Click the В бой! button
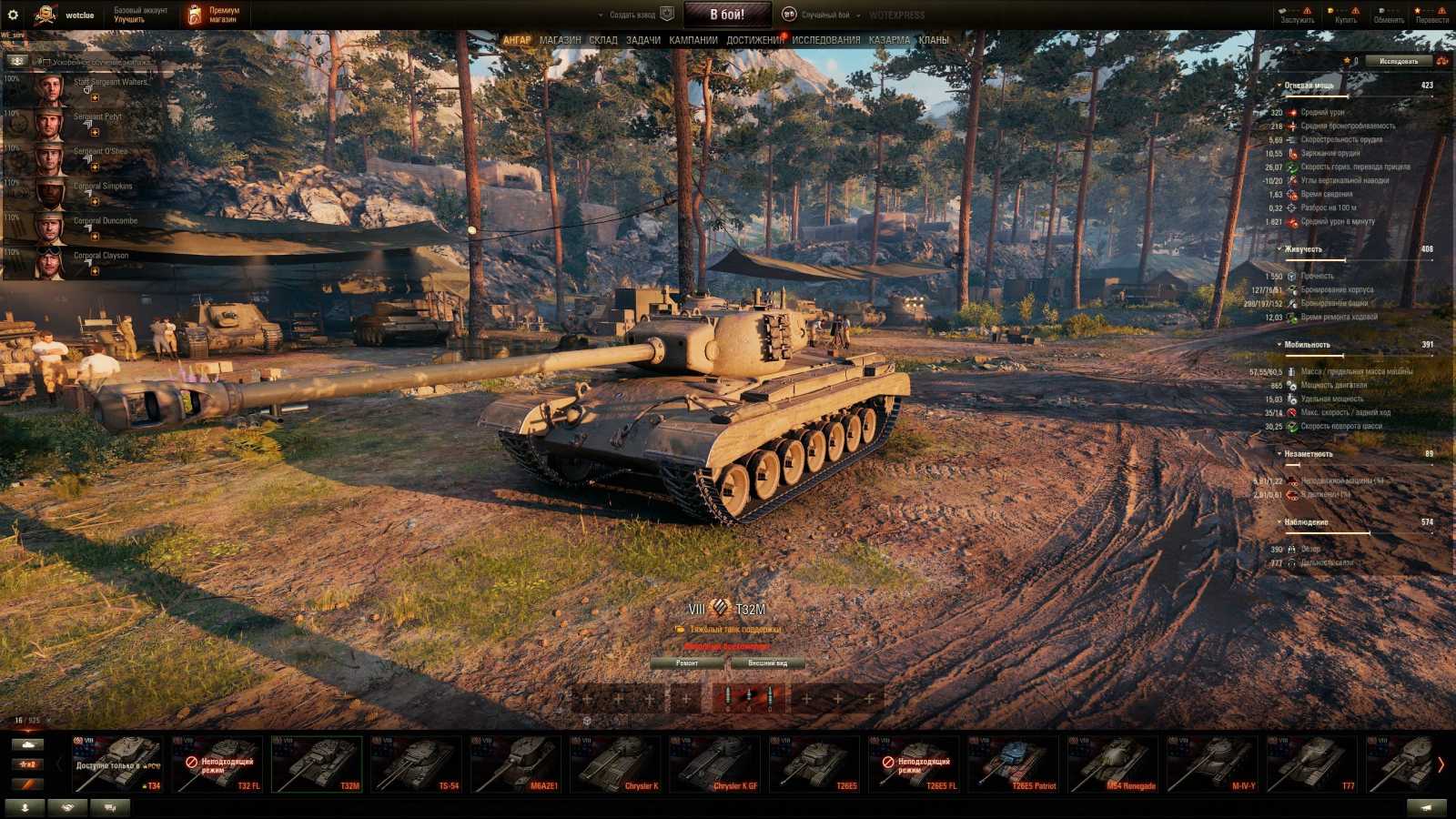This screenshot has width=1456, height=819. click(727, 14)
